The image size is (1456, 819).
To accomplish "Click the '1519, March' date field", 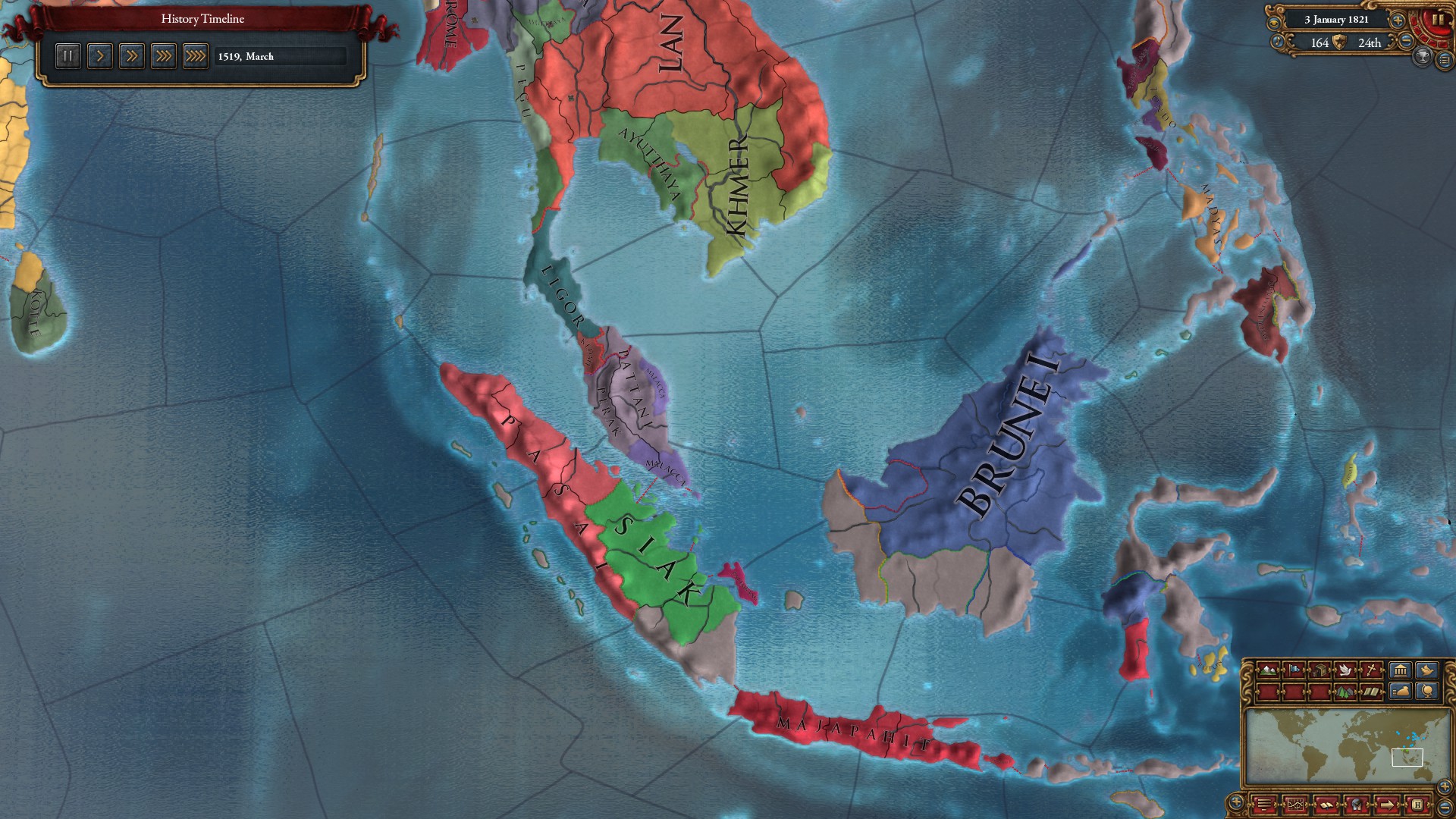I will tap(281, 56).
